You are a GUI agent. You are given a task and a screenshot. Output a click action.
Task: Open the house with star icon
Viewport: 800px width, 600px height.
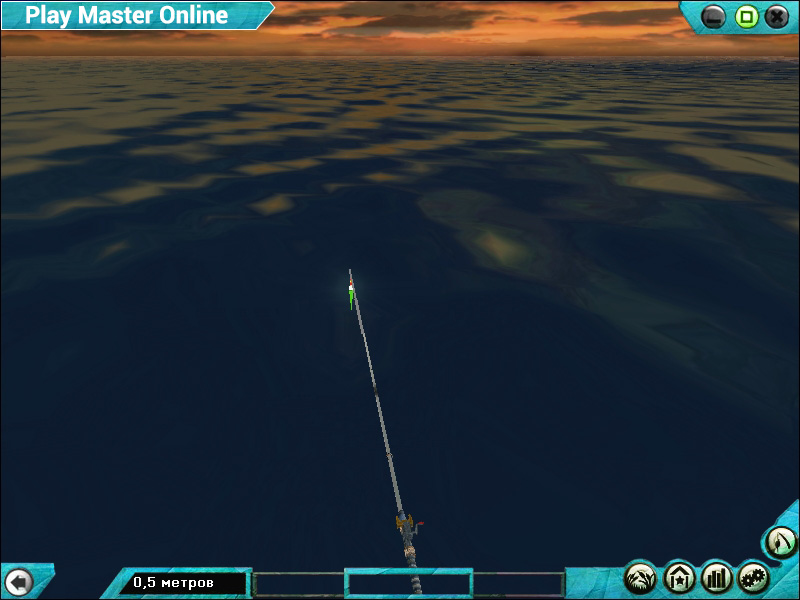(x=679, y=577)
